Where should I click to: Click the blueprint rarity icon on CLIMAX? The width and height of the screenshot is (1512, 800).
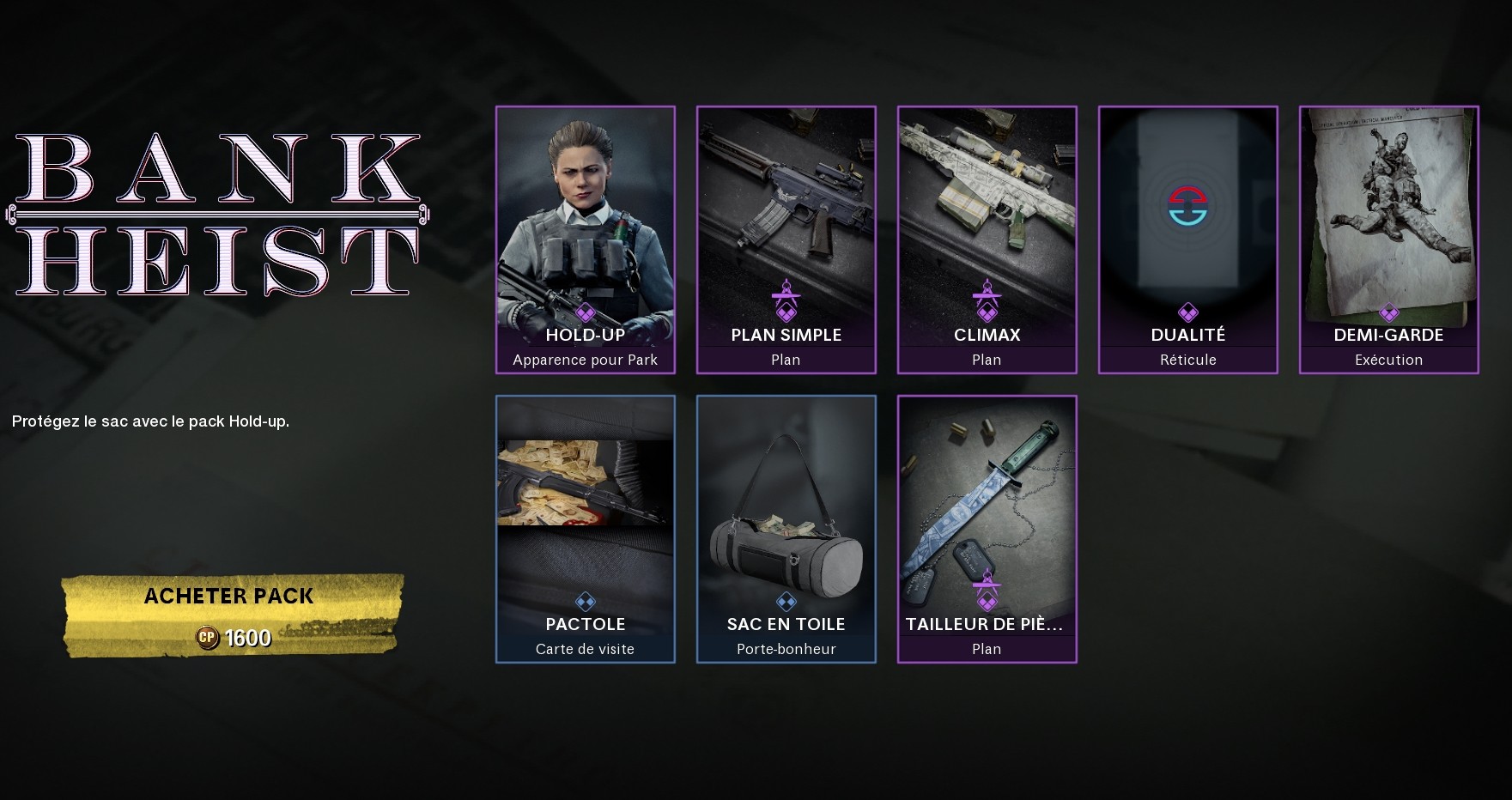point(987,300)
